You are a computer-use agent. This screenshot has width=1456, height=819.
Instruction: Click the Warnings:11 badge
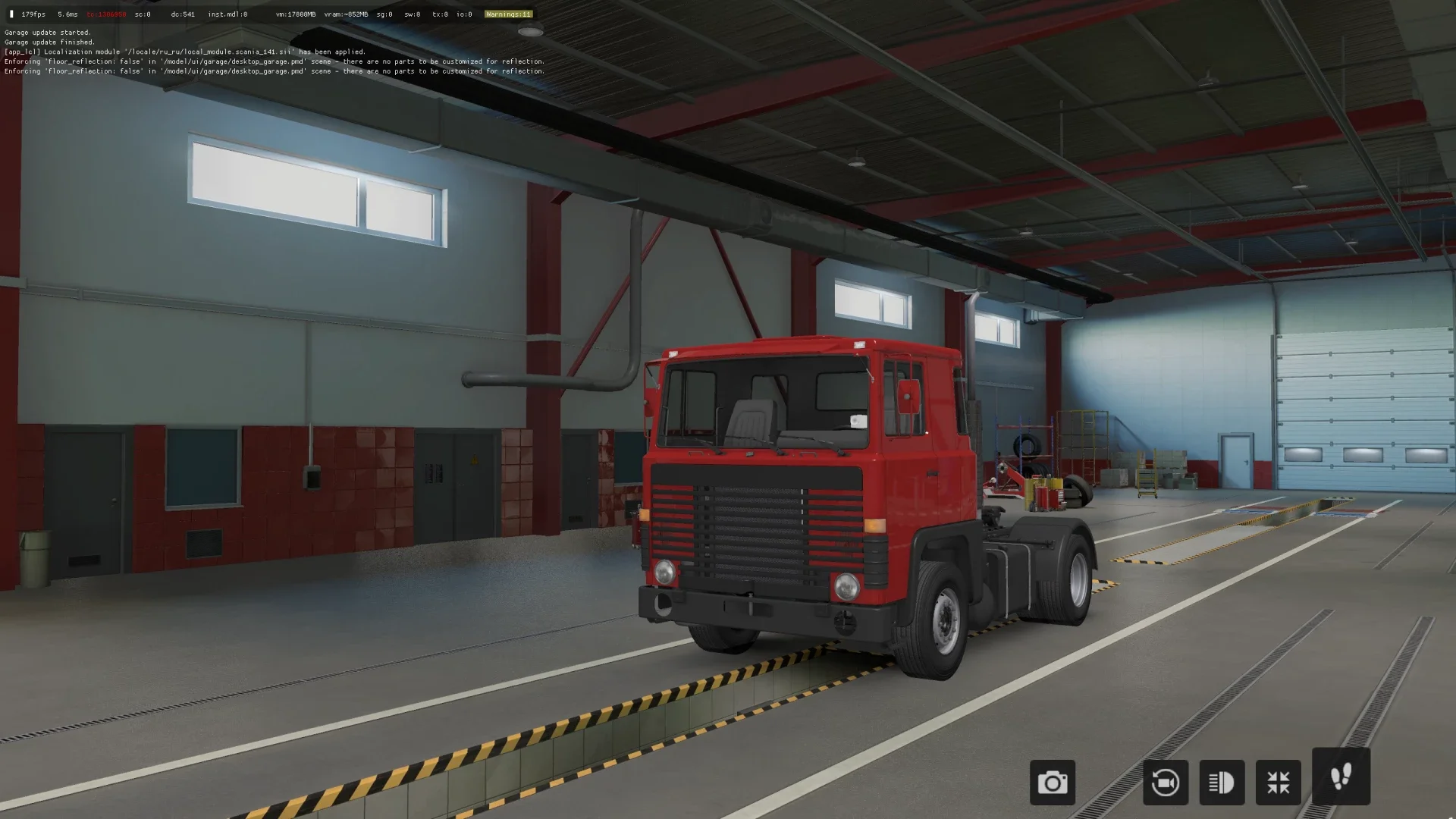[x=508, y=14]
